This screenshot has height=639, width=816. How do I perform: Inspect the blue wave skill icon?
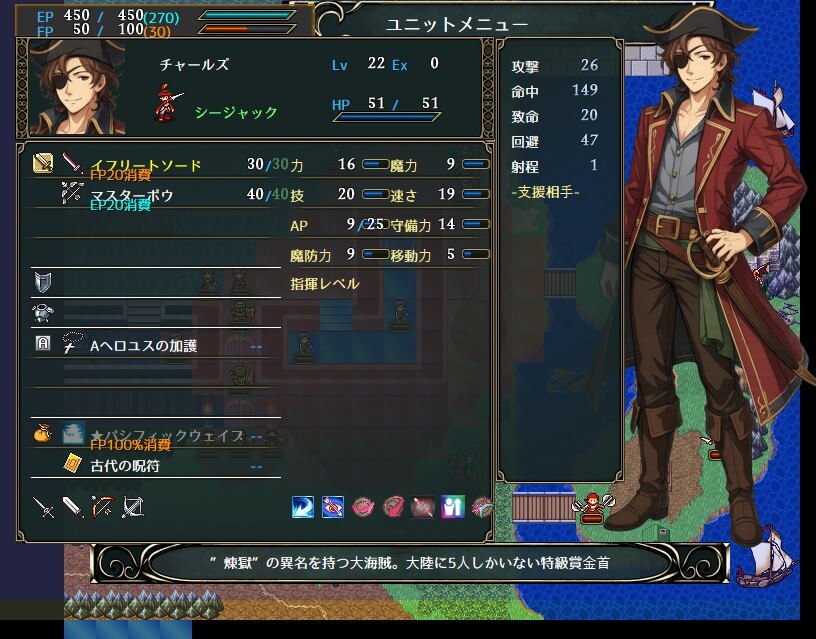(x=303, y=507)
